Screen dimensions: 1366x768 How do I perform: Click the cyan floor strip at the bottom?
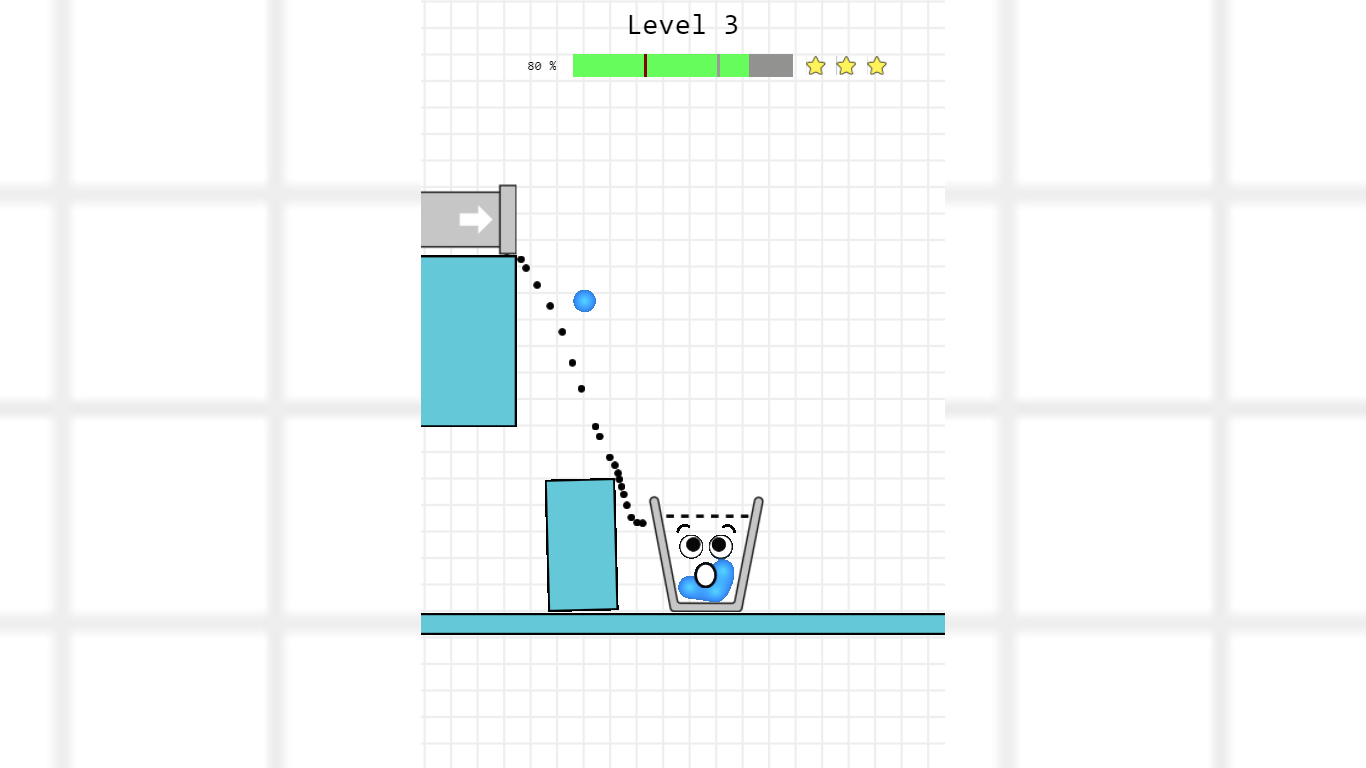(683, 624)
